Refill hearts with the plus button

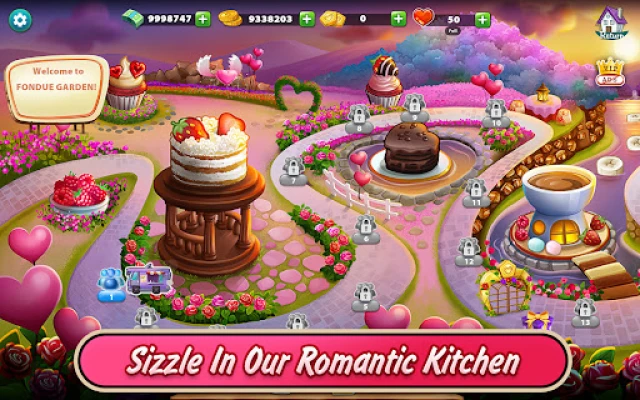click(x=482, y=19)
